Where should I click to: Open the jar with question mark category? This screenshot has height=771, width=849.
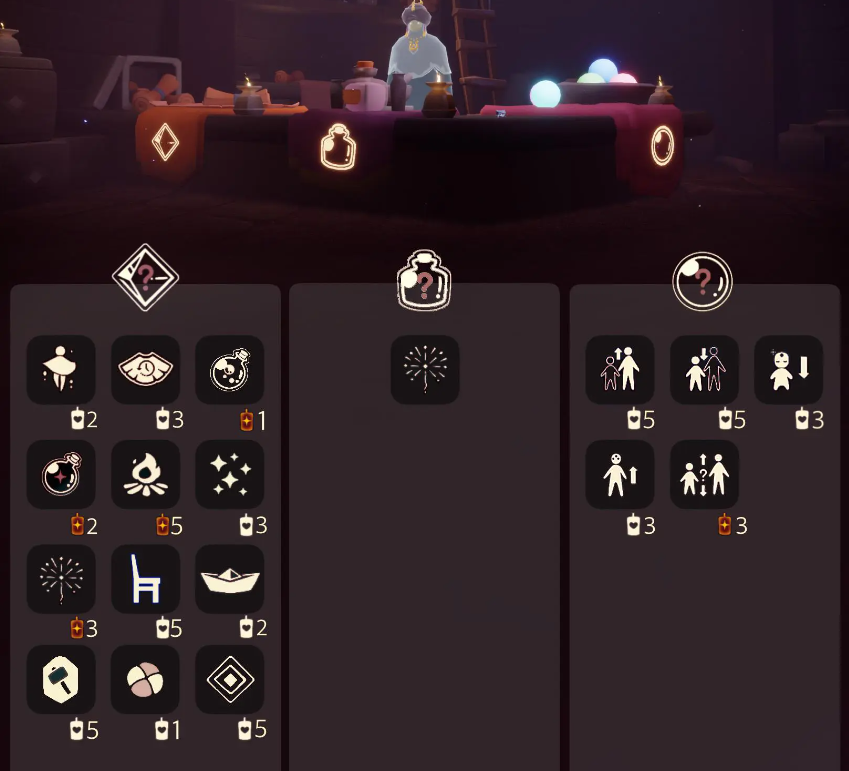tap(425, 282)
